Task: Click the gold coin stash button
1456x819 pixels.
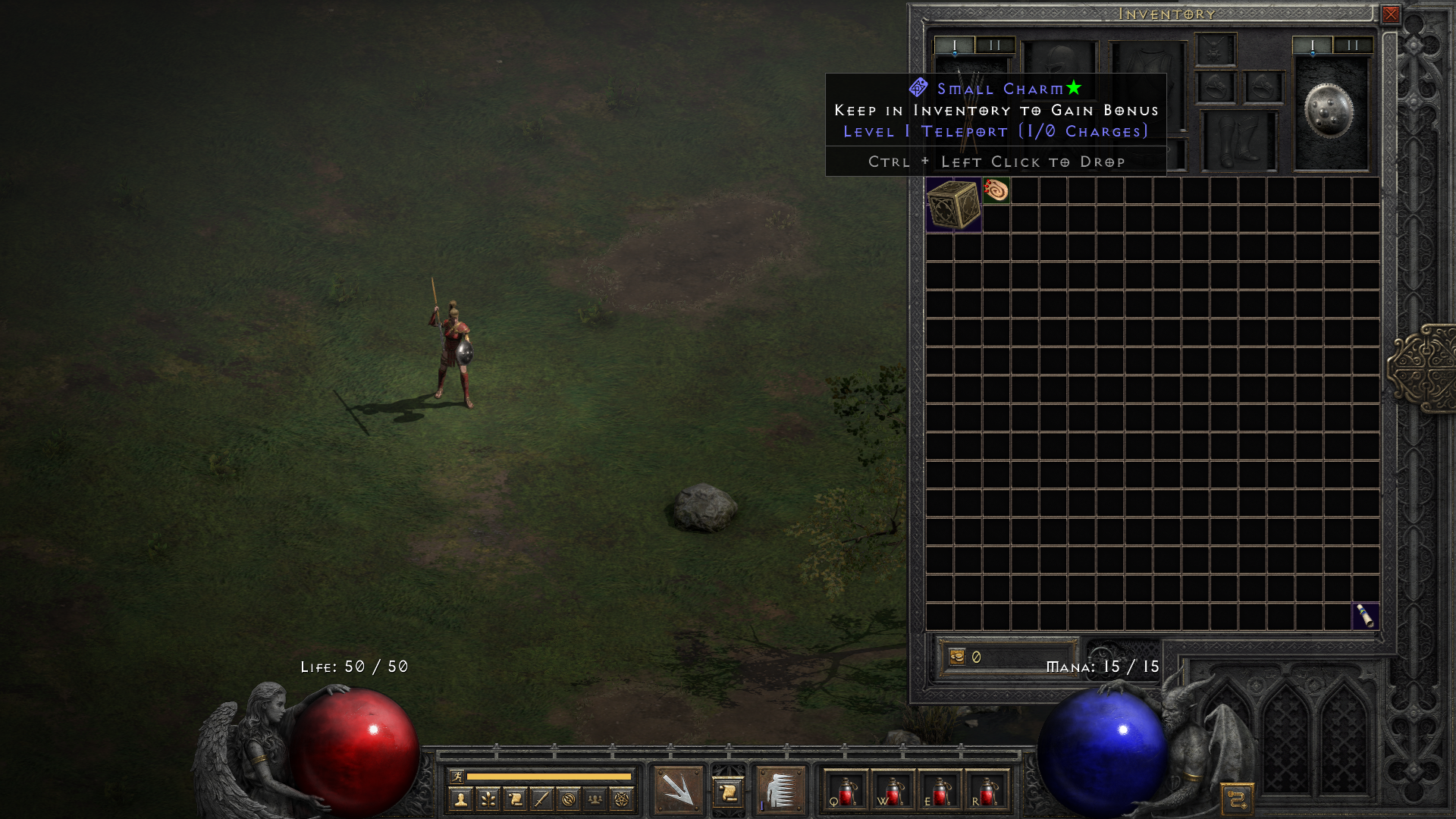Action: pyautogui.click(x=957, y=657)
